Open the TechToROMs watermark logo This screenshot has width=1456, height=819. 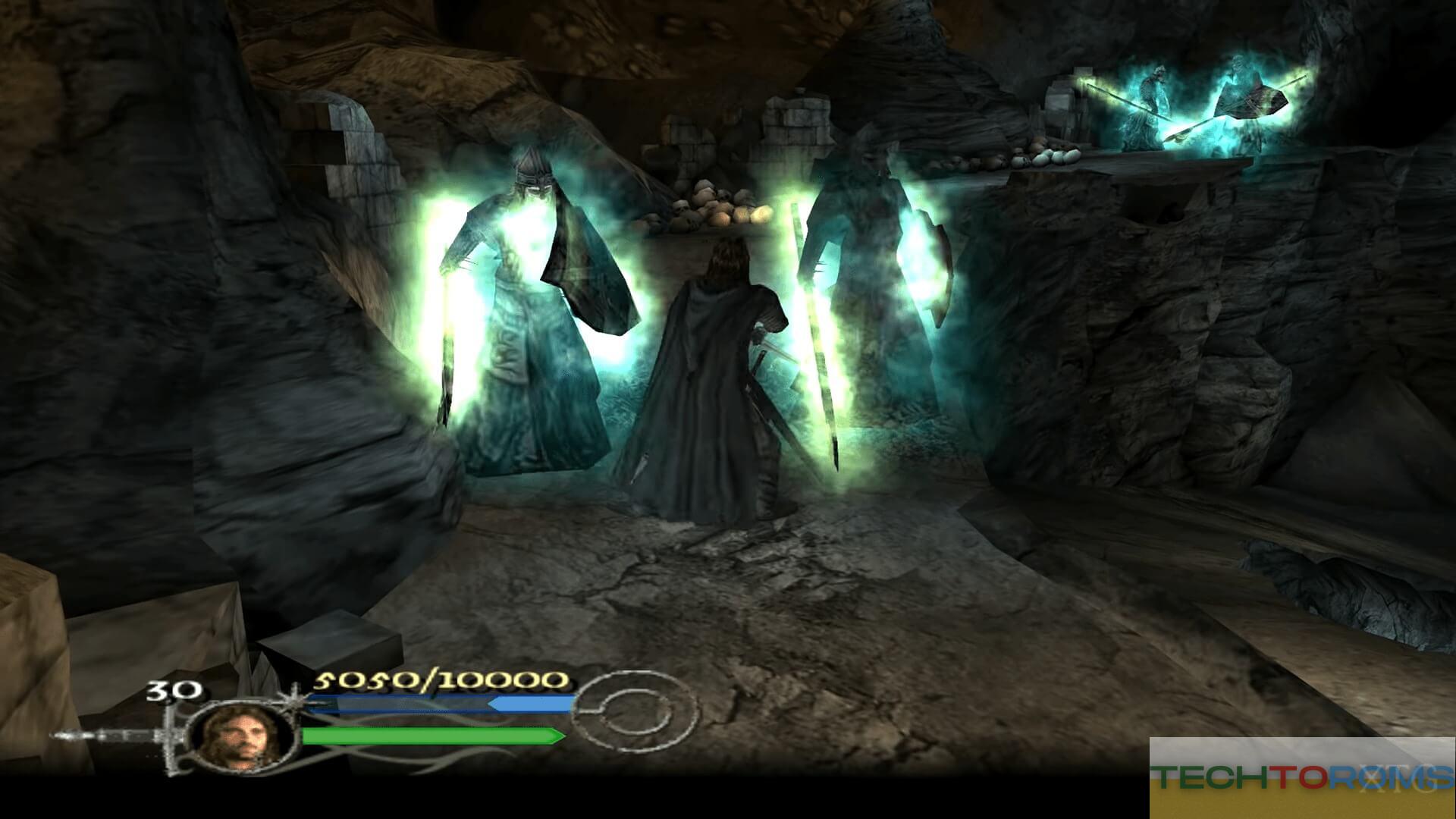[1301, 777]
